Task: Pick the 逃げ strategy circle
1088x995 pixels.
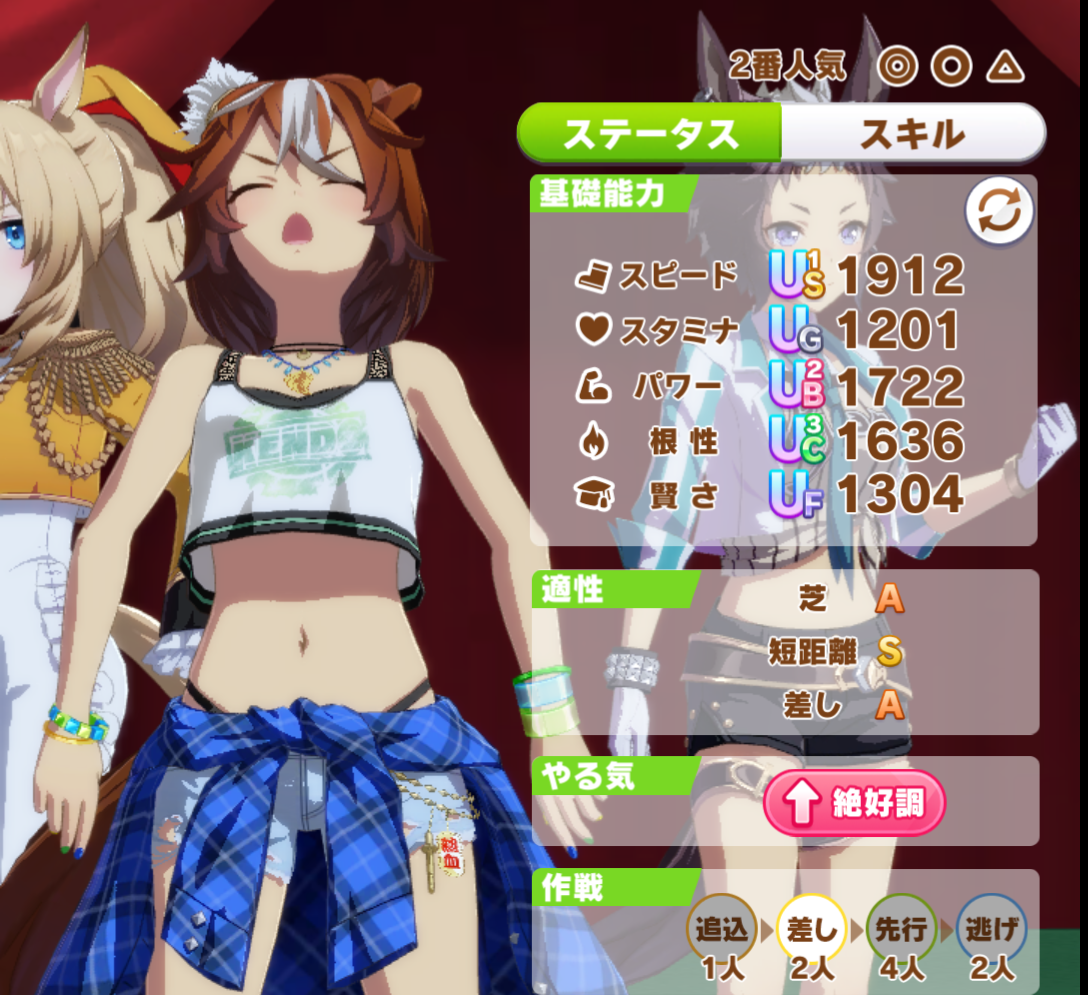Action: pos(991,930)
